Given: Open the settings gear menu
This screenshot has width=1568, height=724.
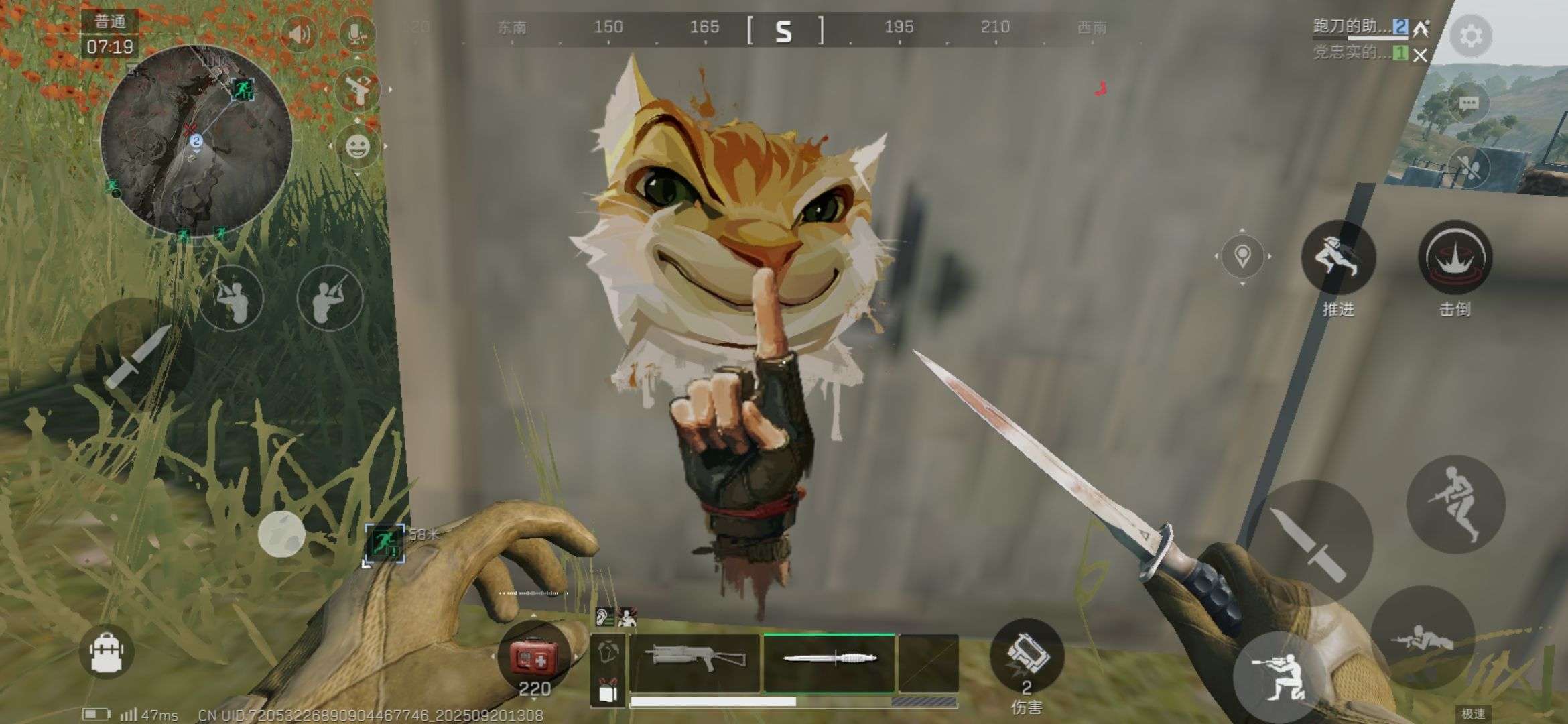Looking at the screenshot, I should coord(1470,36).
